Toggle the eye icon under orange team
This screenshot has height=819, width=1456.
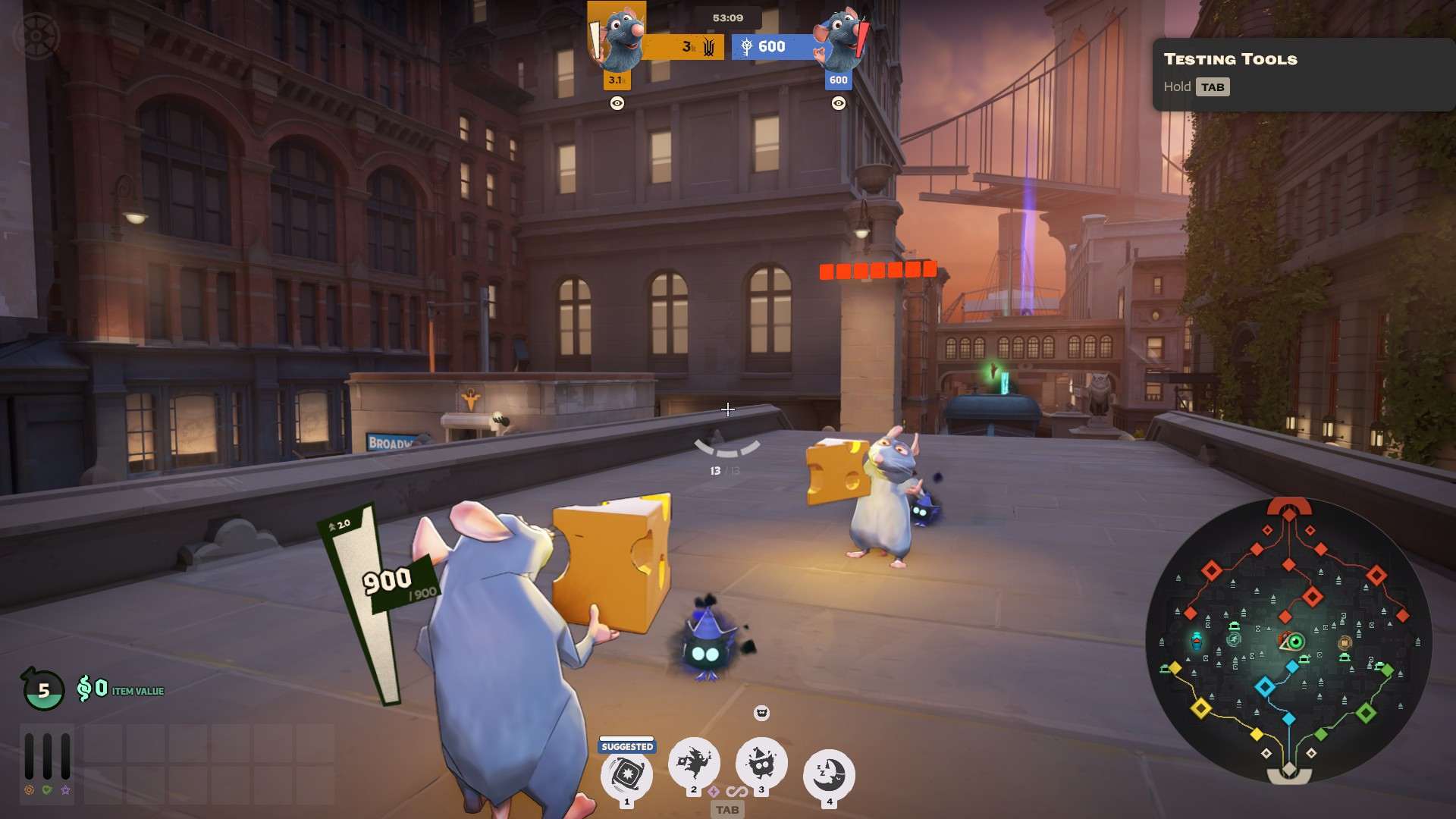617,103
